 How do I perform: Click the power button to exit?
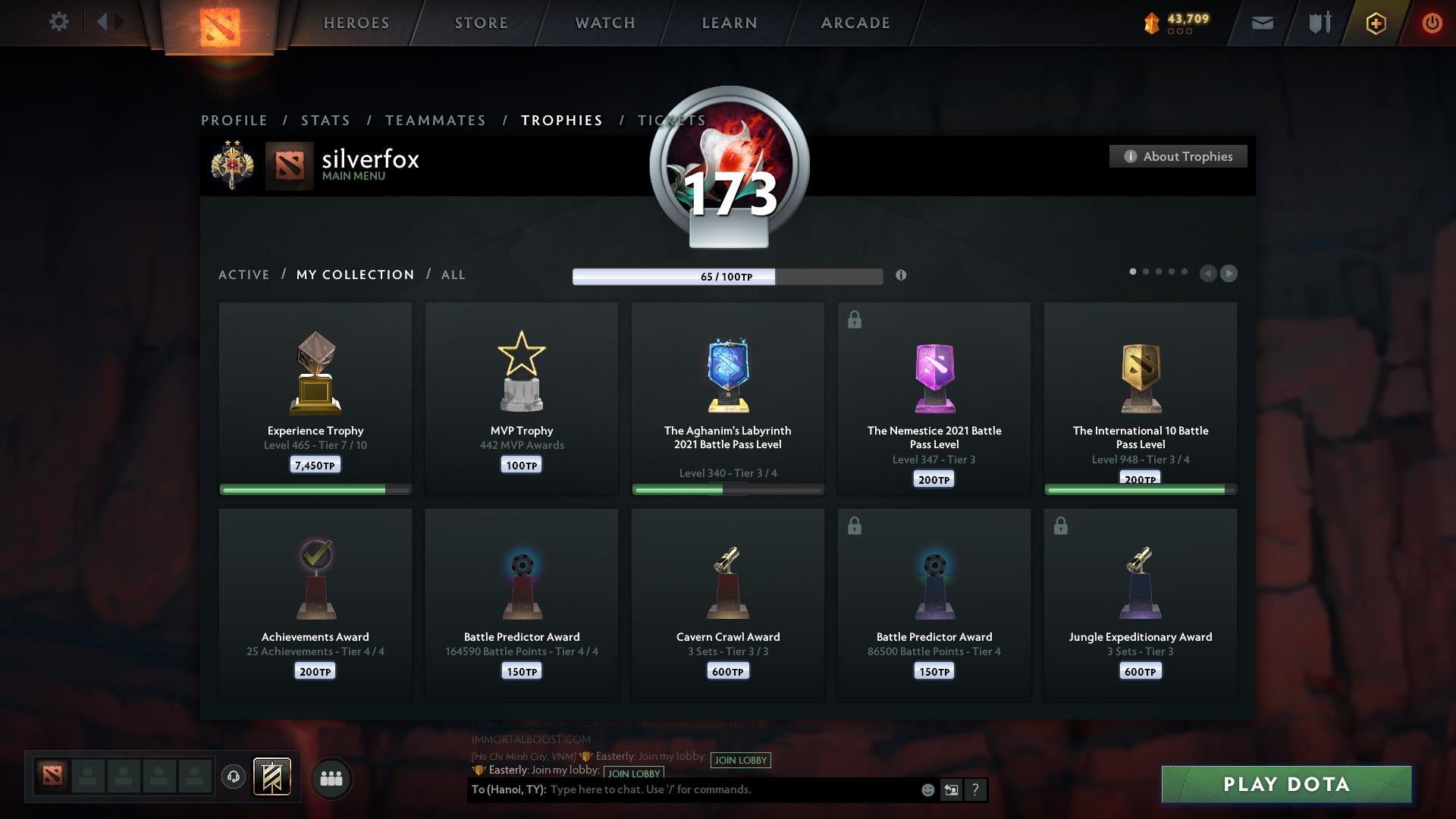click(x=1432, y=23)
